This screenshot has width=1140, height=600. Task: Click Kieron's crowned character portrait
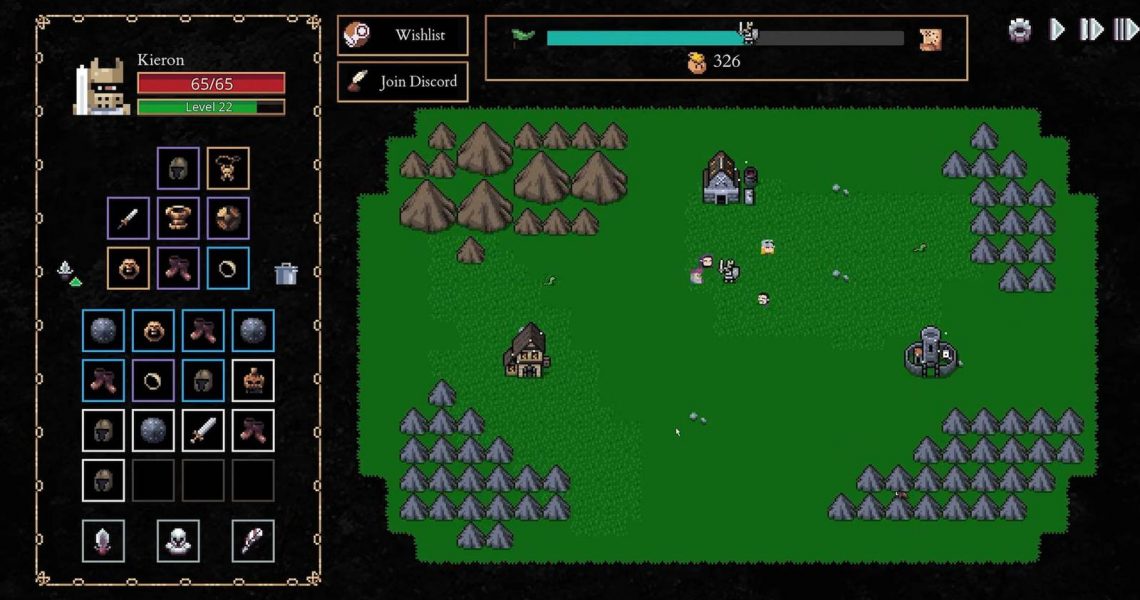pos(100,87)
